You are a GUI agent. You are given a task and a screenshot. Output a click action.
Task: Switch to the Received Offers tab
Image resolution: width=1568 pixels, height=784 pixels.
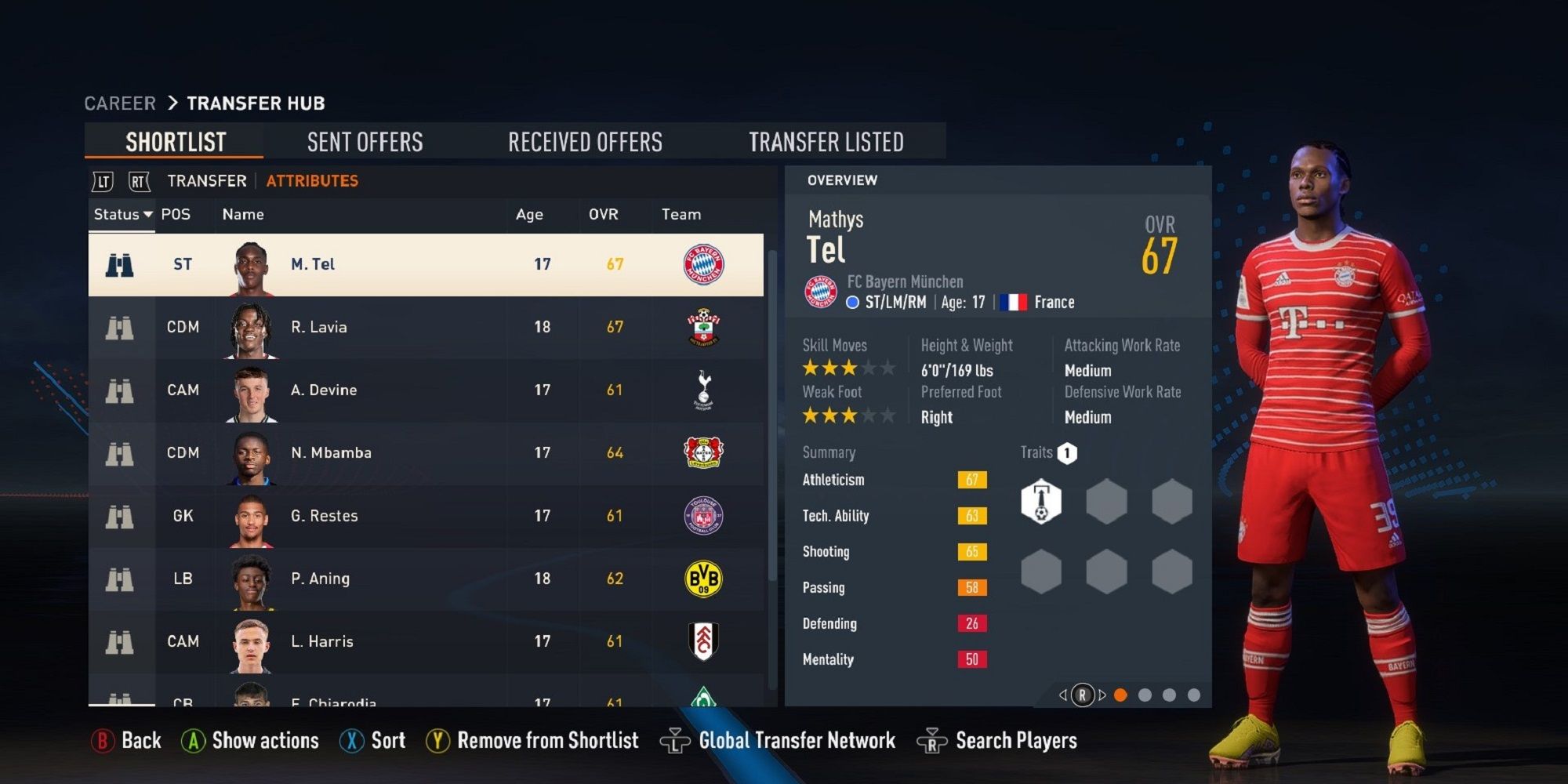tap(586, 141)
